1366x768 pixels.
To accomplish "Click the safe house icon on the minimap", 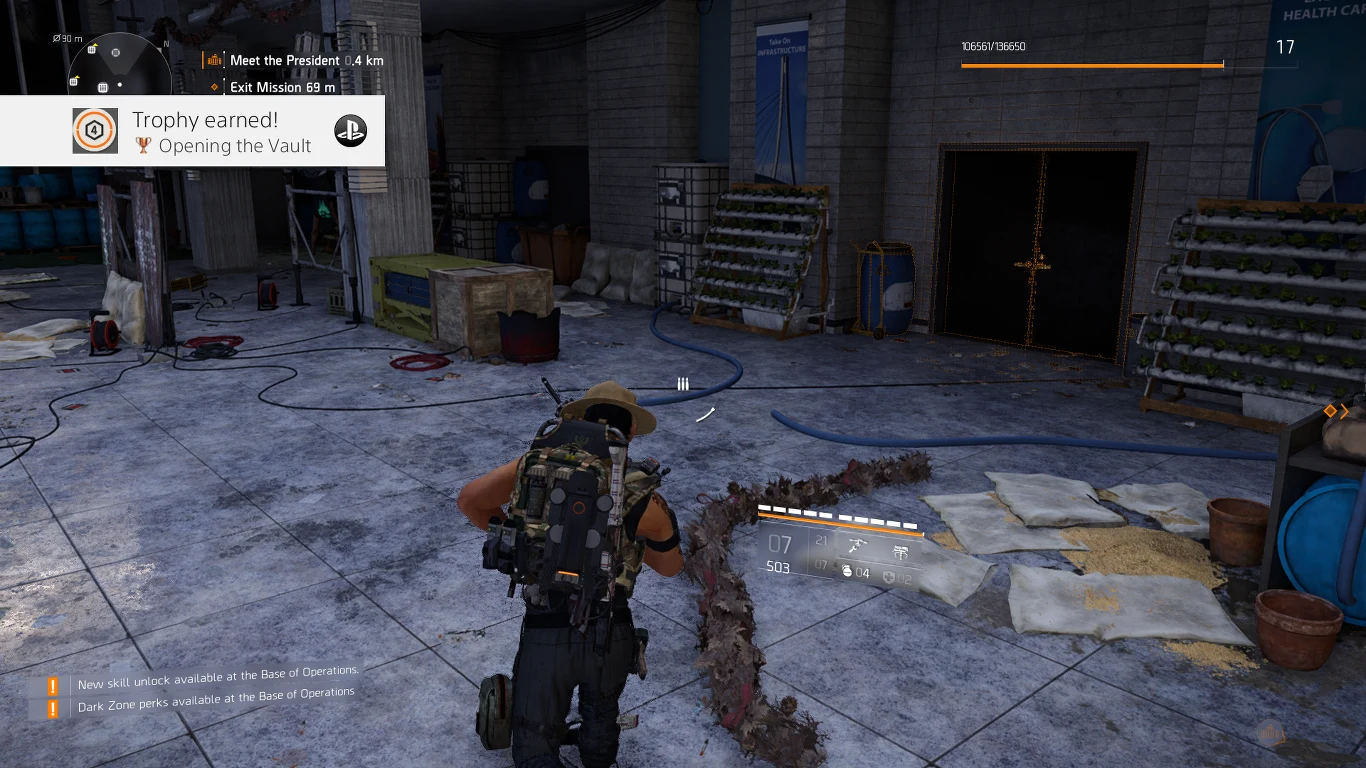I will click(x=103, y=88).
